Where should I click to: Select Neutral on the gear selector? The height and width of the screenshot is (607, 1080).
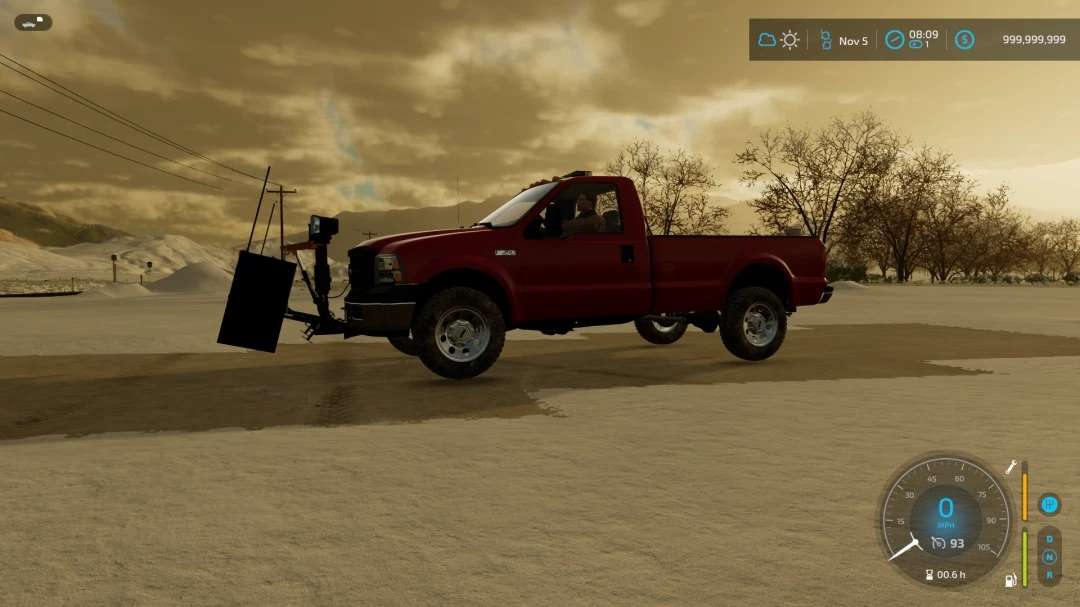[x=1049, y=557]
